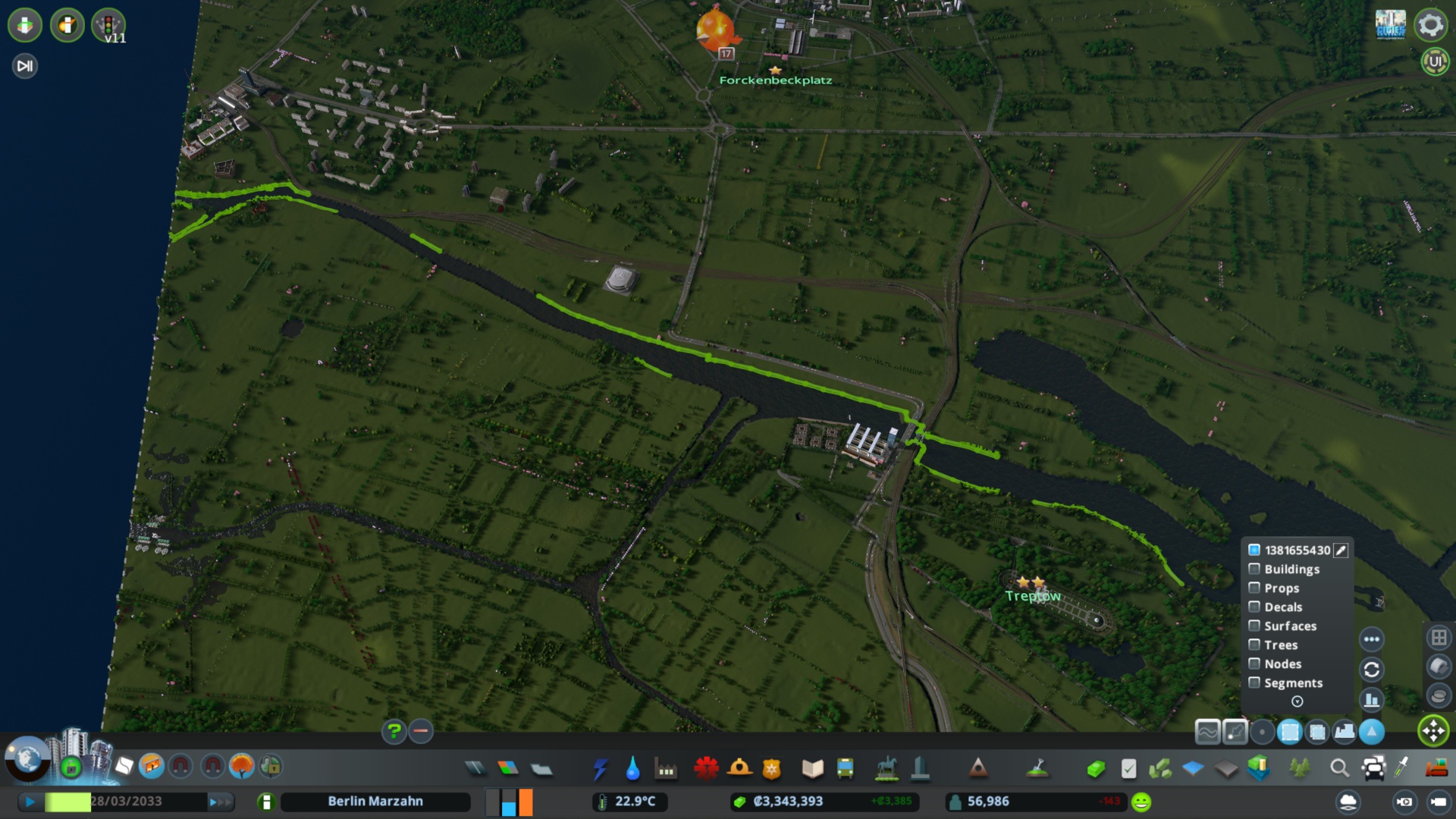The image size is (1456, 819).
Task: Open the public transport bus menu
Action: click(845, 769)
